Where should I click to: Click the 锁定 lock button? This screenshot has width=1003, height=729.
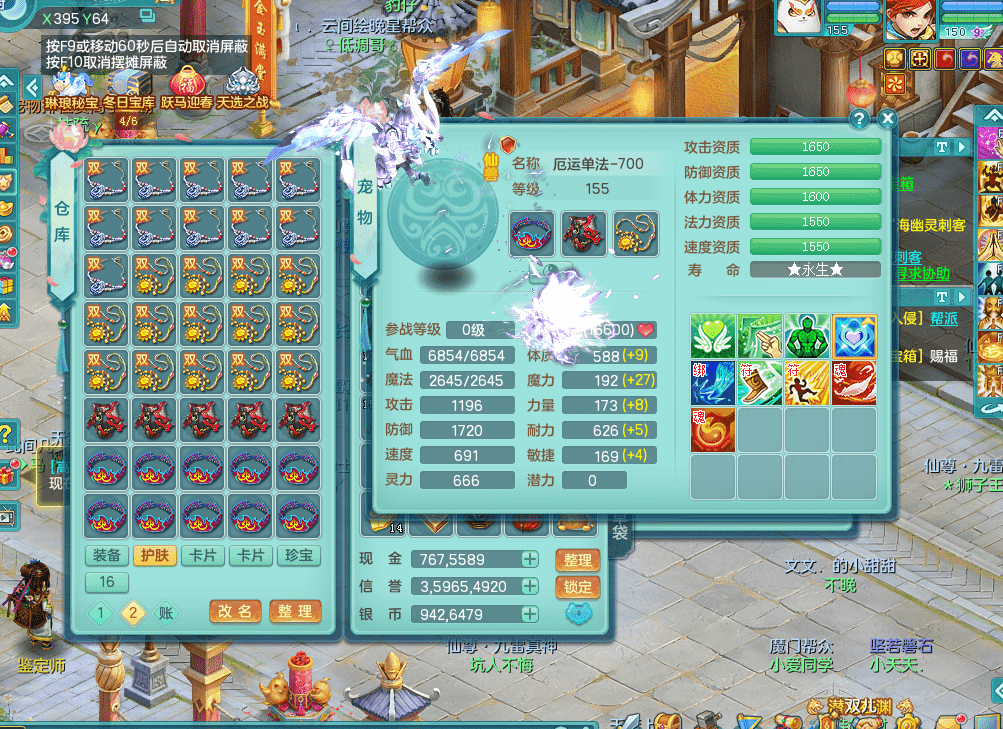pyautogui.click(x=577, y=587)
